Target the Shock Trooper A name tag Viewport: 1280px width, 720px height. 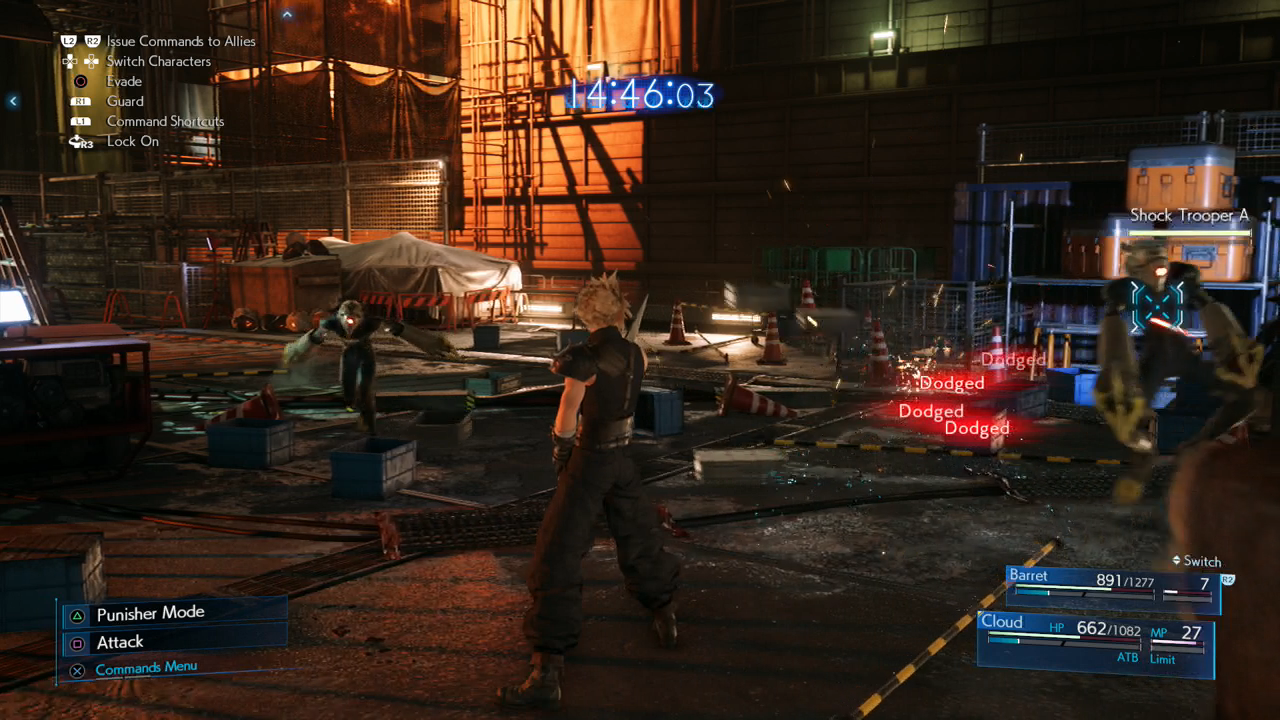1189,215
